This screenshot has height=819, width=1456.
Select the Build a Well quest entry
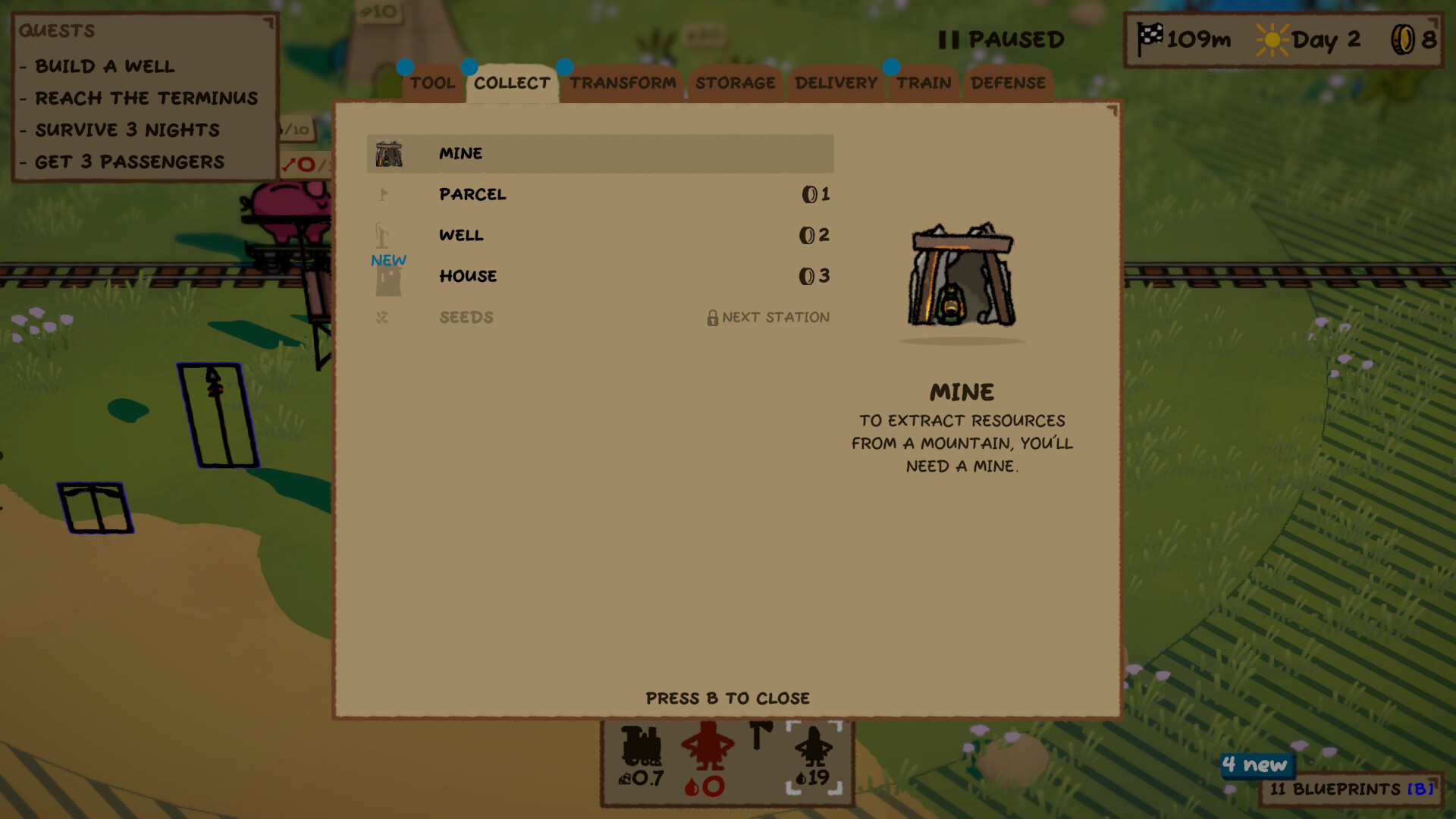pyautogui.click(x=105, y=66)
